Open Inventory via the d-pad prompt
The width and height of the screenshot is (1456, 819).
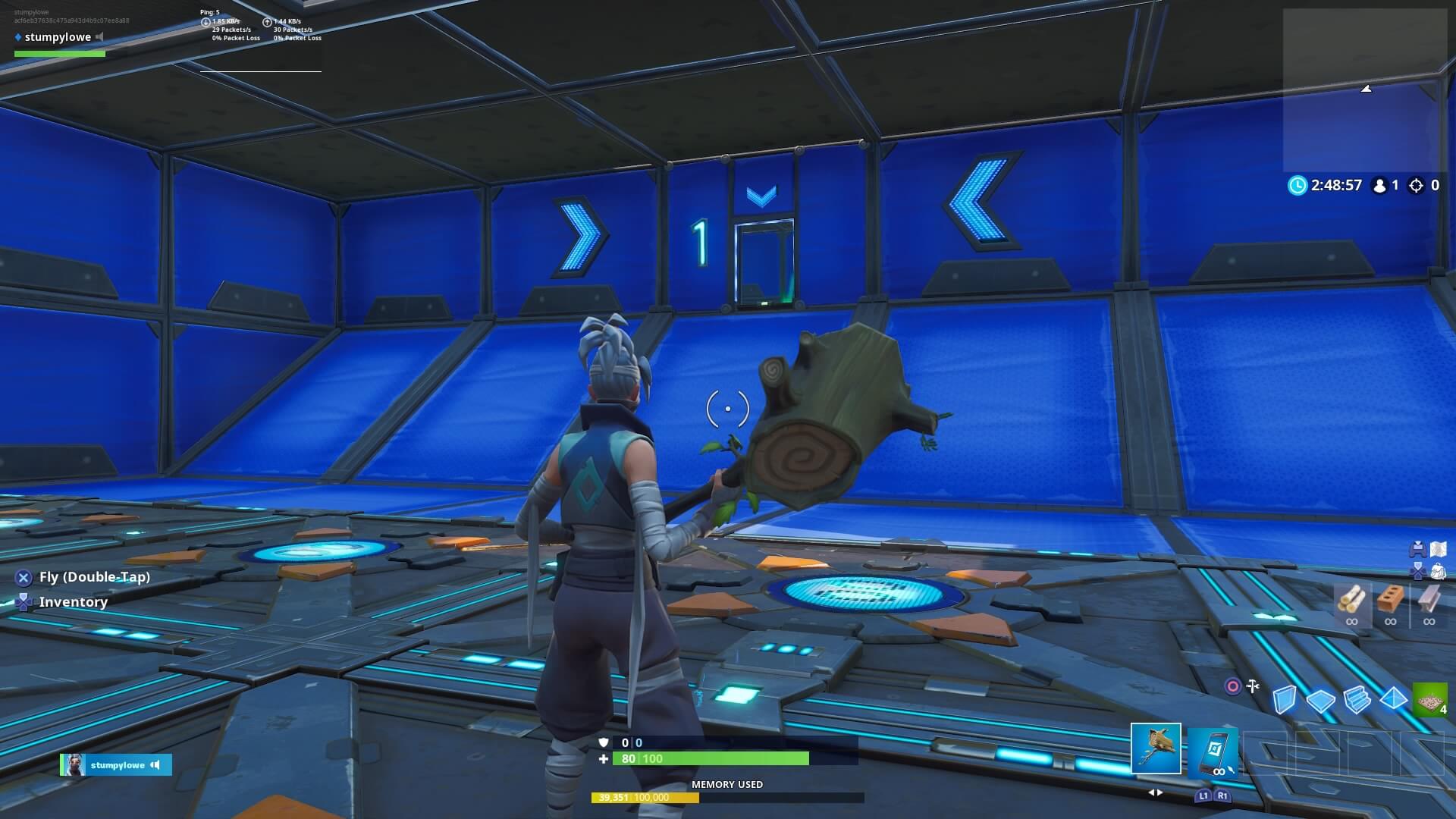[x=22, y=601]
